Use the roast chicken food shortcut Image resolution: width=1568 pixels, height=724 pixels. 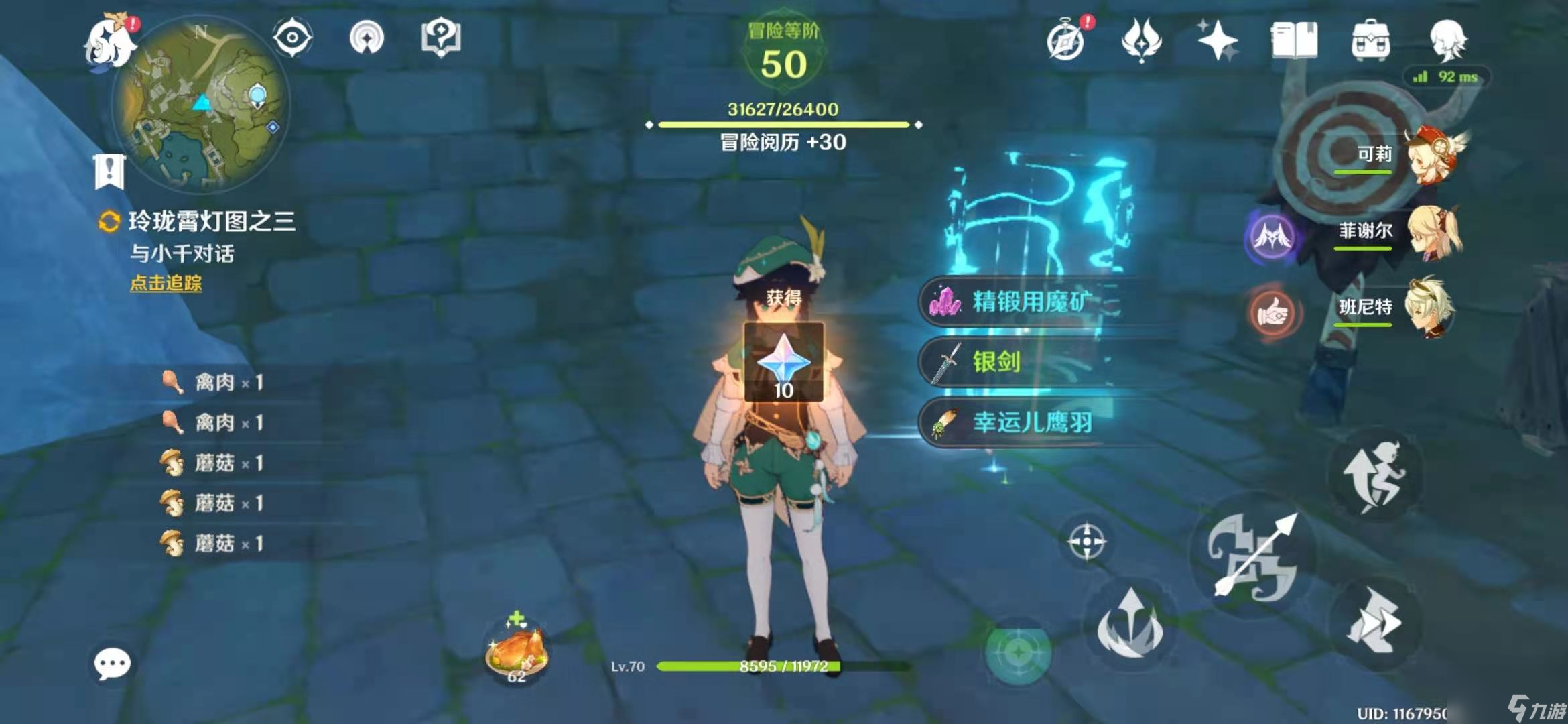click(517, 652)
